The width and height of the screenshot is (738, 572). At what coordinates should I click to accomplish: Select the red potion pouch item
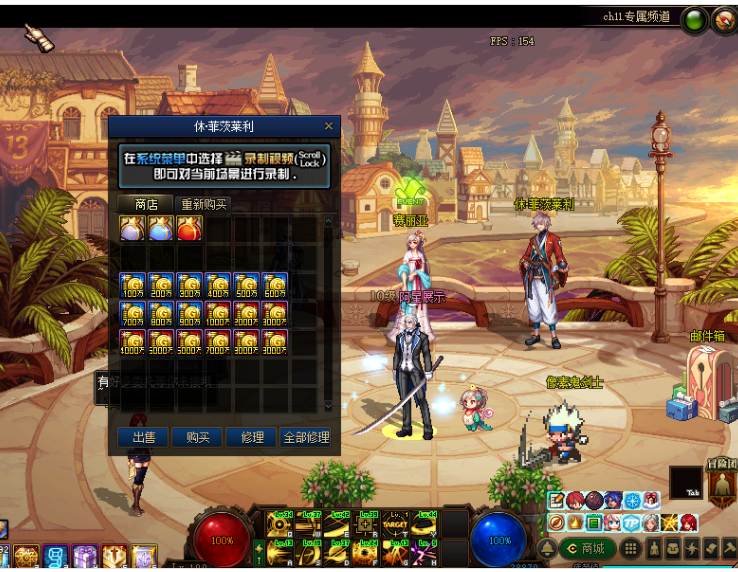pyautogui.click(x=190, y=229)
